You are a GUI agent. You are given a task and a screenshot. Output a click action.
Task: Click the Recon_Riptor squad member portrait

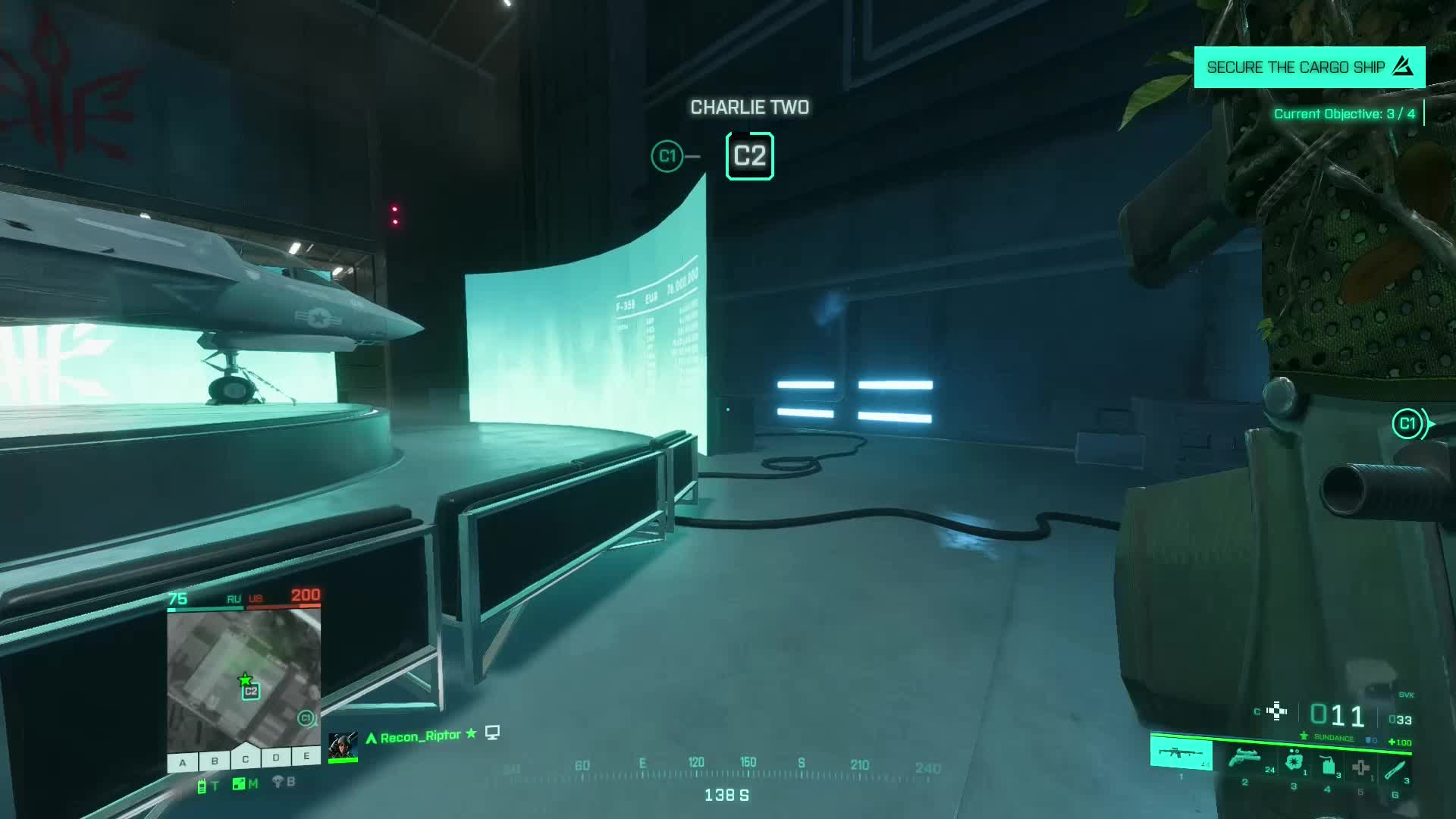coord(343,745)
